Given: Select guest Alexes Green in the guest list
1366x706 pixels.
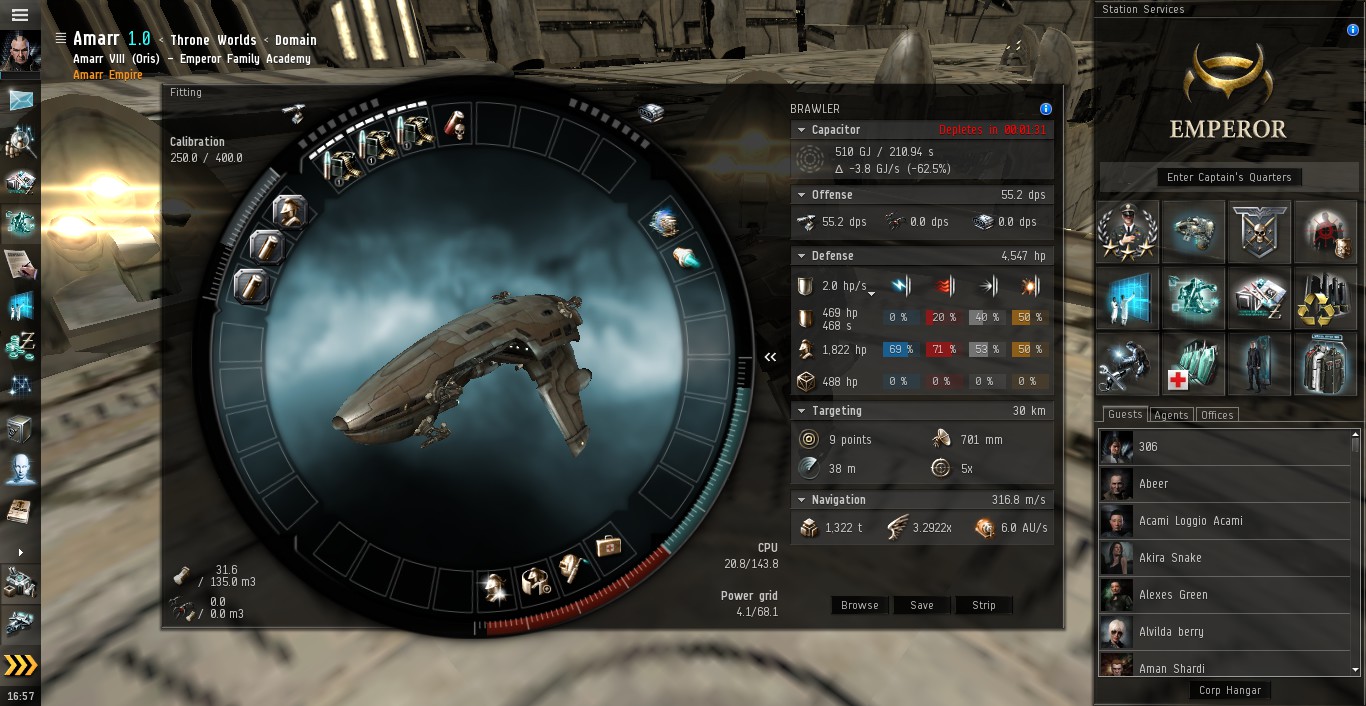Looking at the screenshot, I should (x=1173, y=594).
